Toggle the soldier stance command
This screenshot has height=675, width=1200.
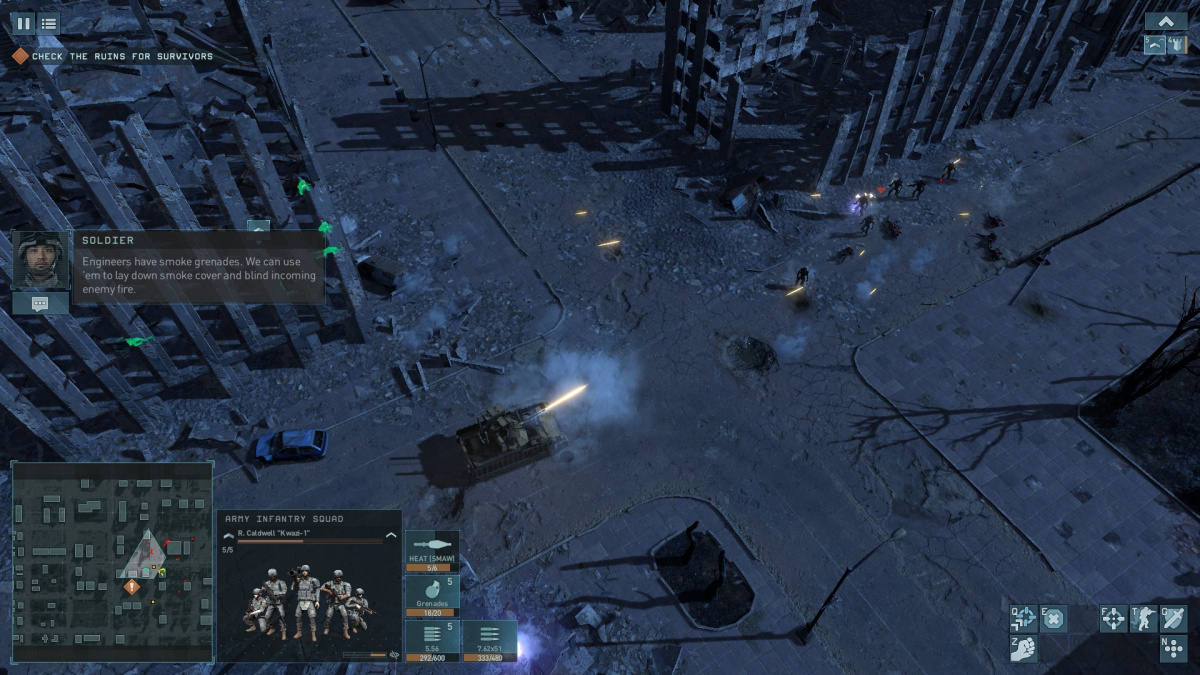point(1143,619)
